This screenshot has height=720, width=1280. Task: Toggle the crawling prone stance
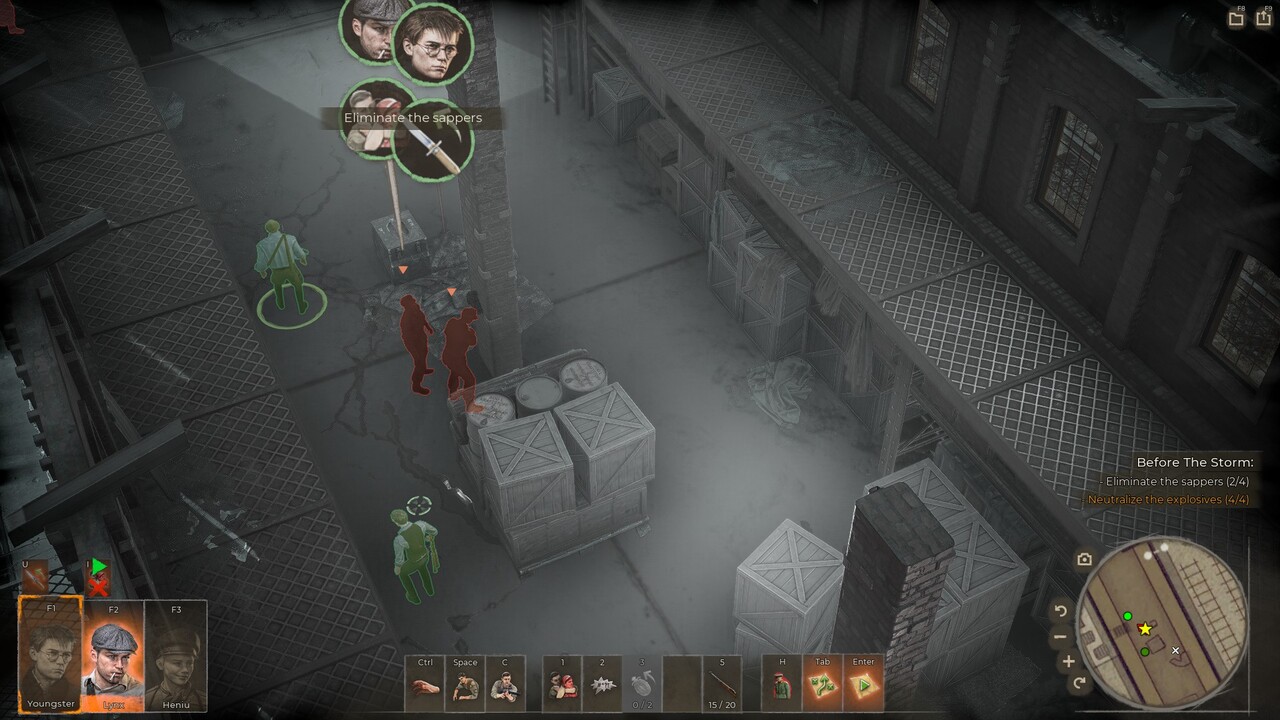pos(465,686)
